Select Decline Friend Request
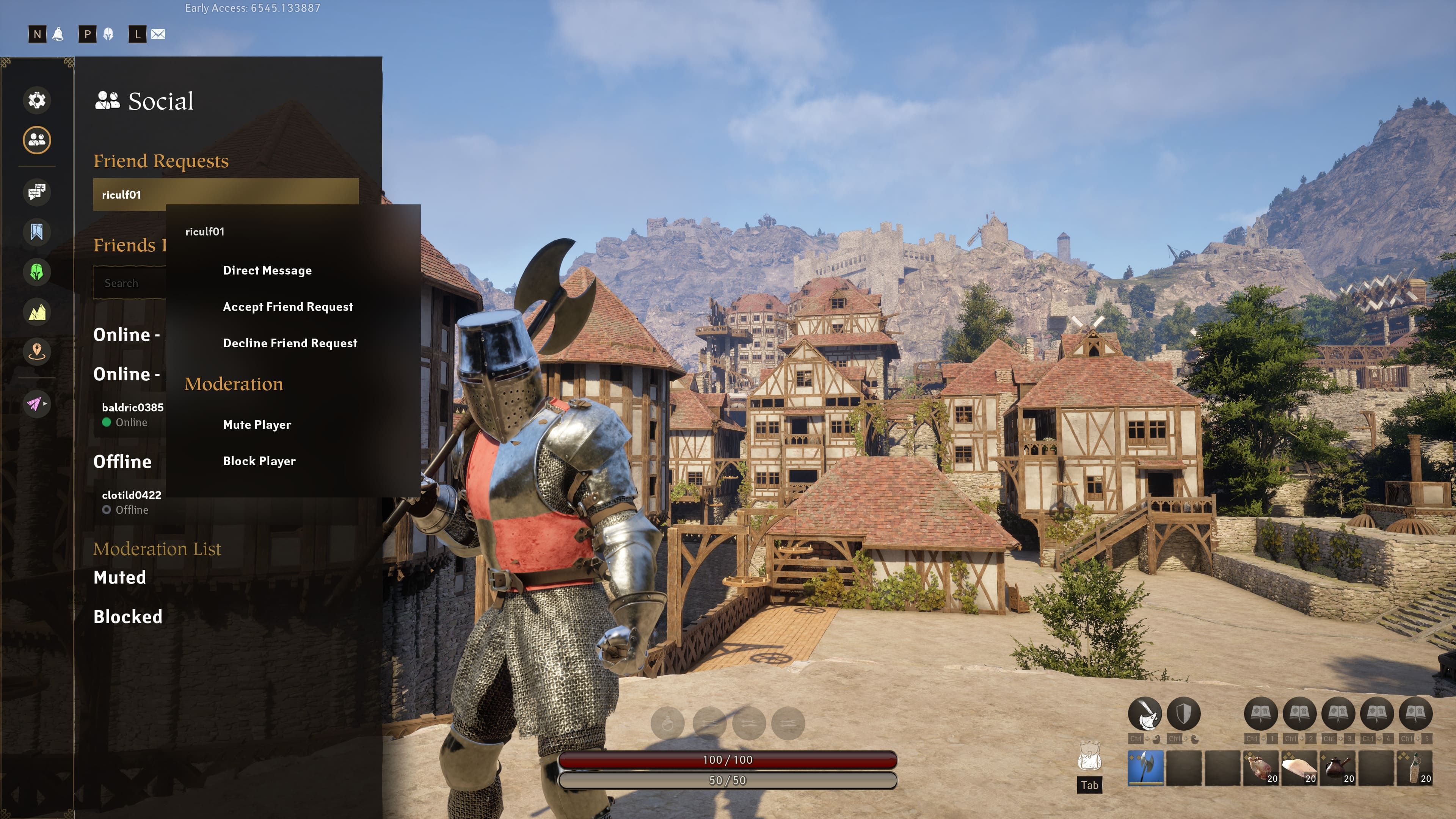1456x819 pixels. [290, 343]
